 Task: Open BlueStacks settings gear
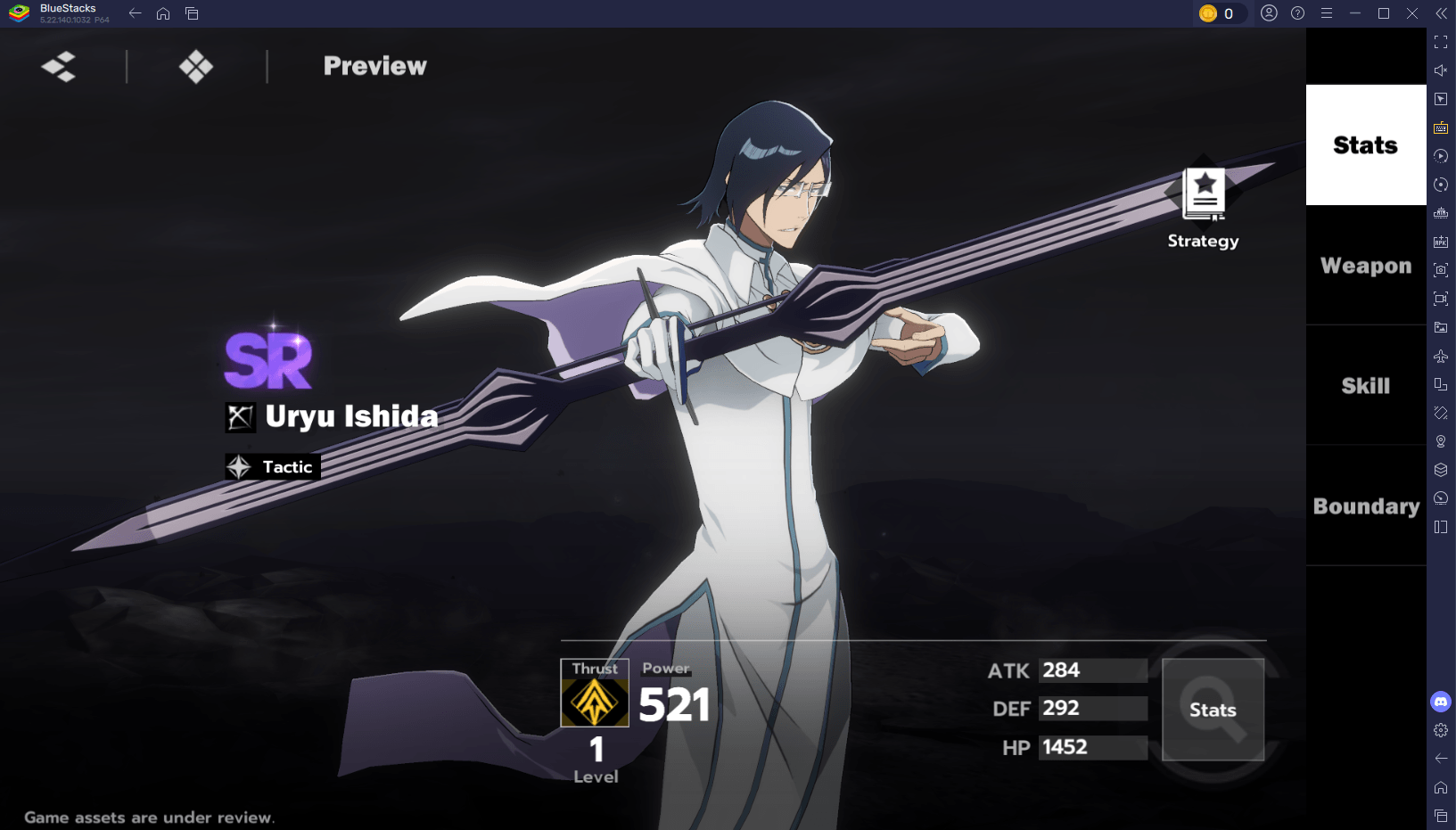pos(1441,729)
